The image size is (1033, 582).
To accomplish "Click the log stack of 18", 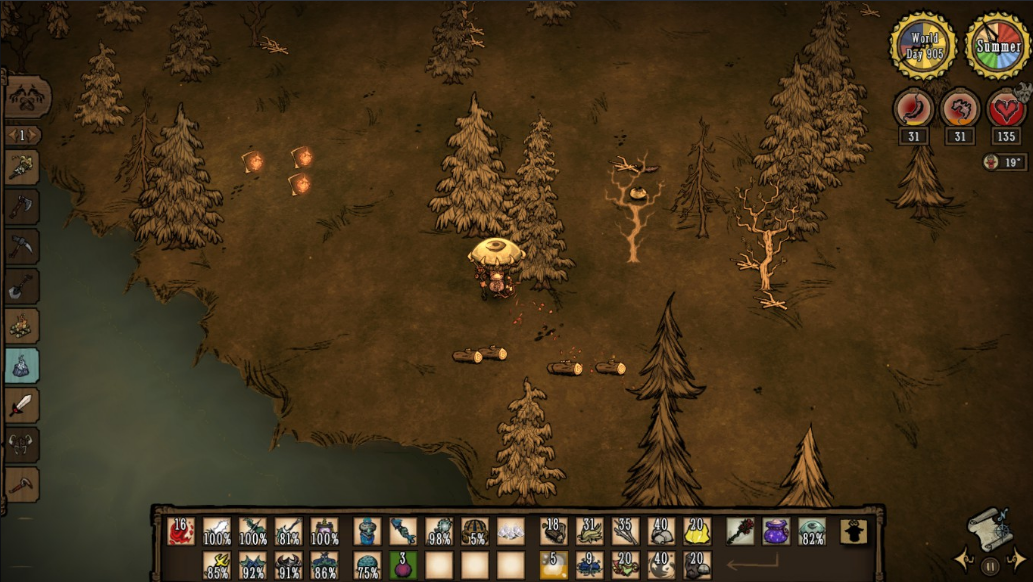I will 554,531.
